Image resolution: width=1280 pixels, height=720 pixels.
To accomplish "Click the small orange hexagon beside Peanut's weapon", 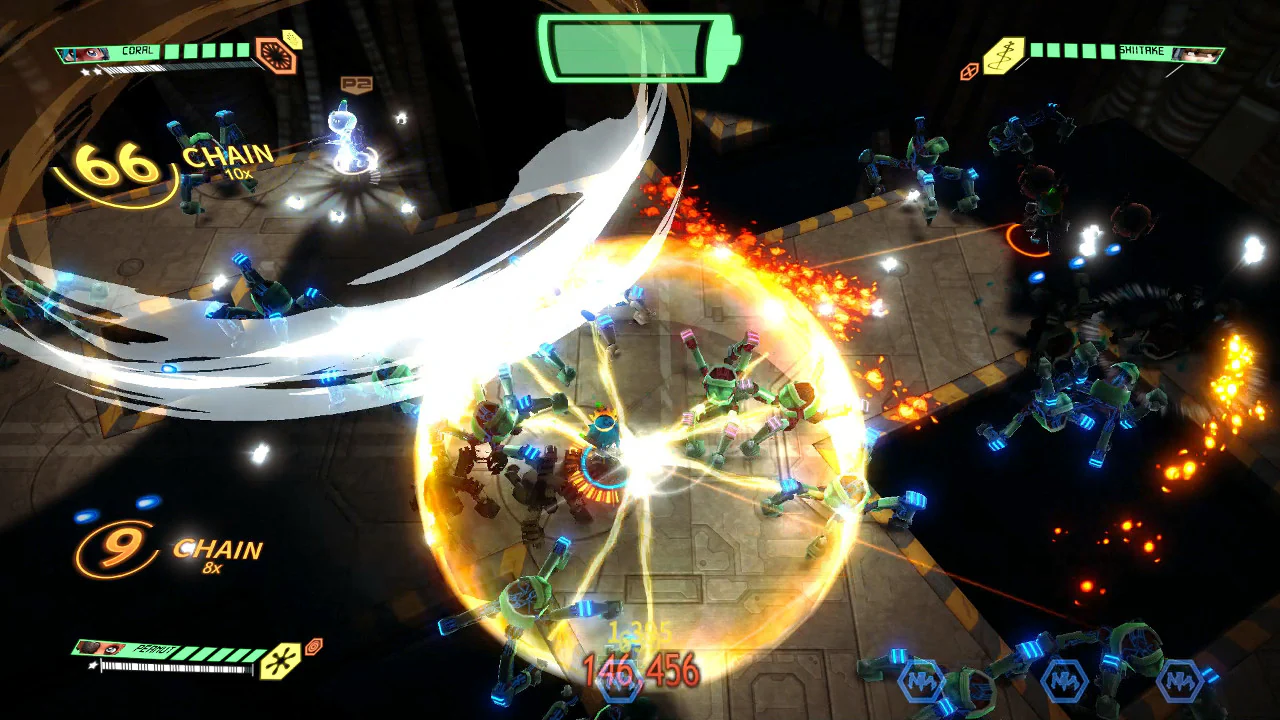I will click(x=313, y=646).
